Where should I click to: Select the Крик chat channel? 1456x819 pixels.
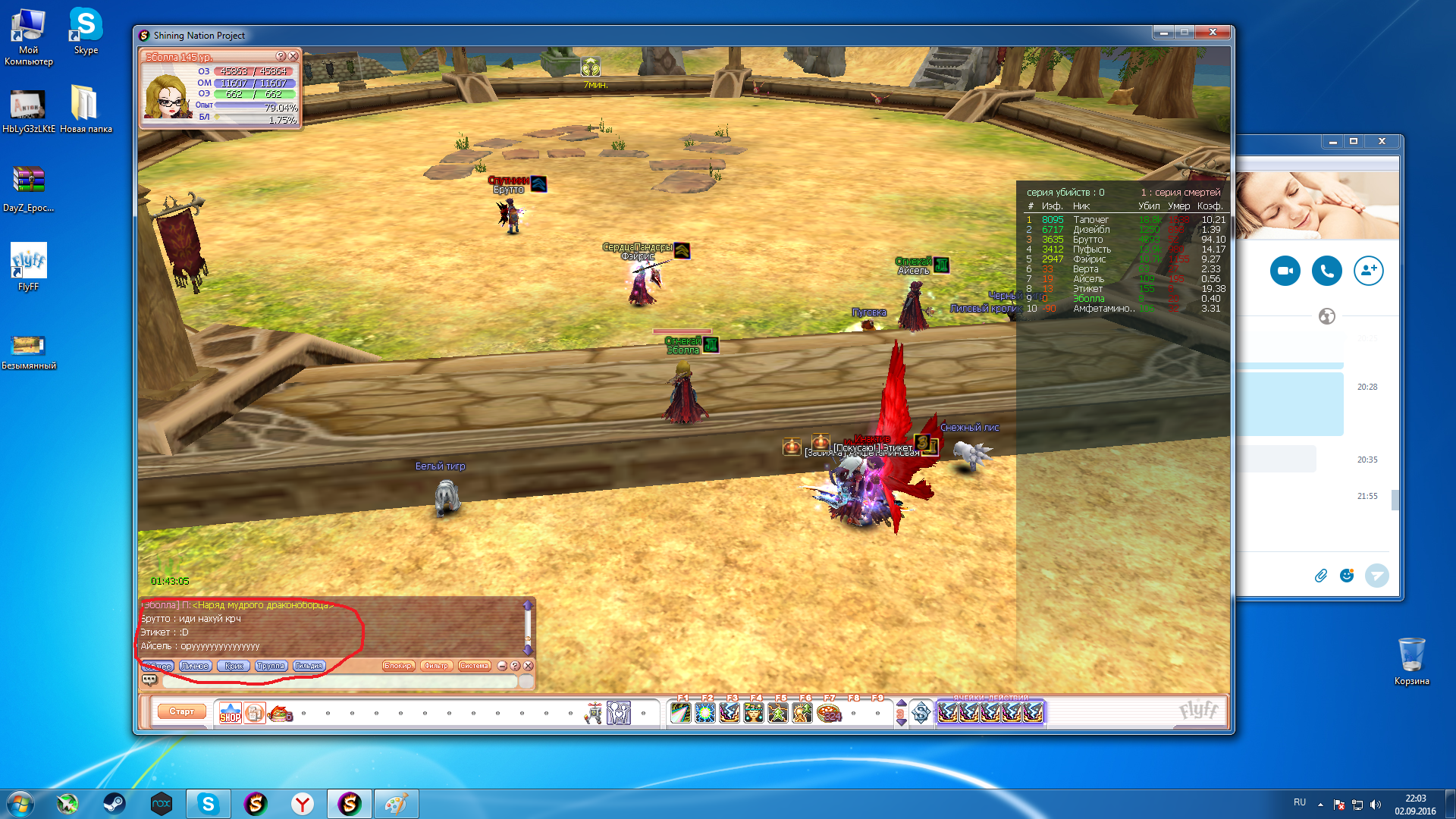pyautogui.click(x=234, y=666)
